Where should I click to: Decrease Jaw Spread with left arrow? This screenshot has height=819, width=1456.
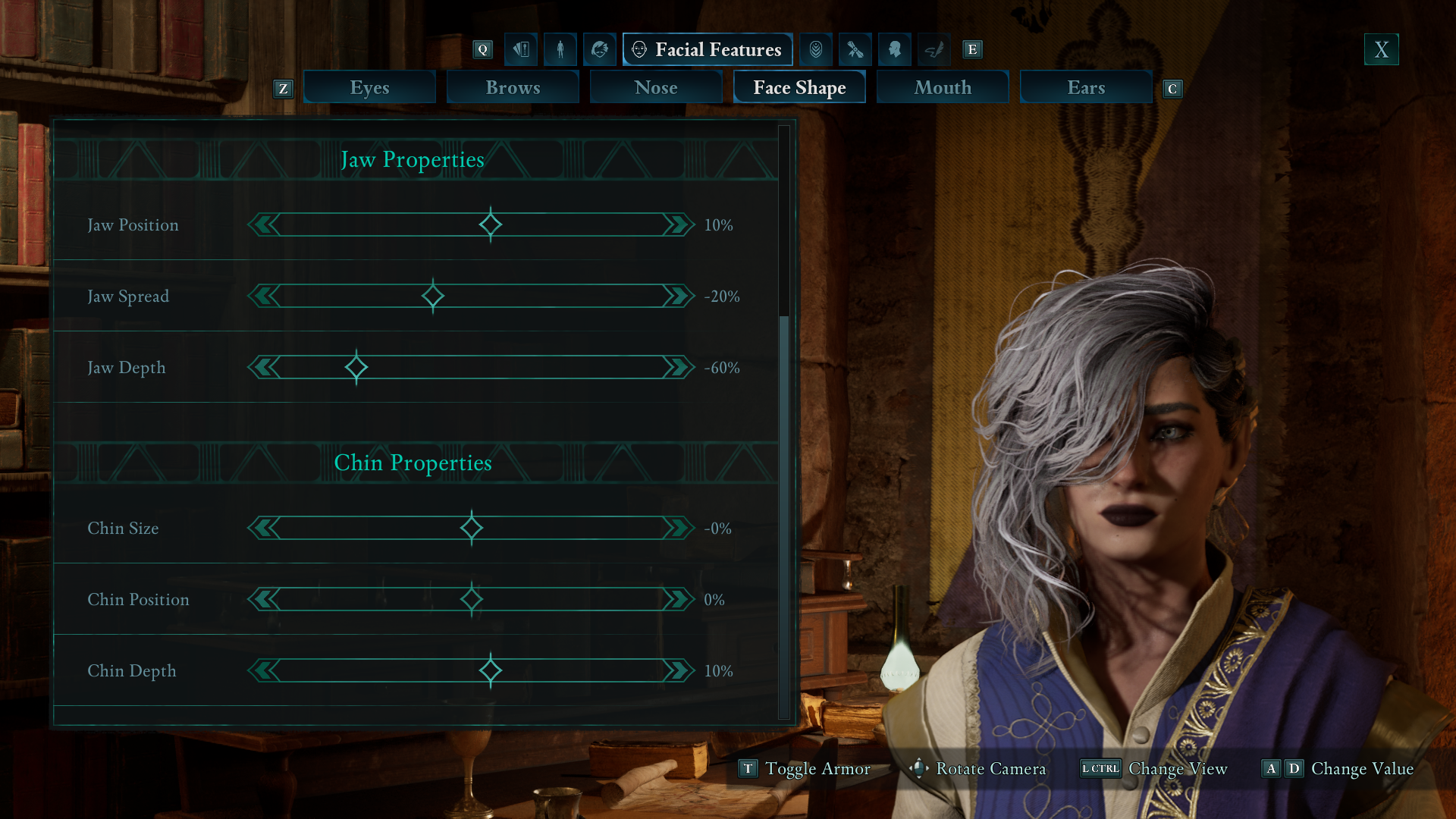coord(265,296)
